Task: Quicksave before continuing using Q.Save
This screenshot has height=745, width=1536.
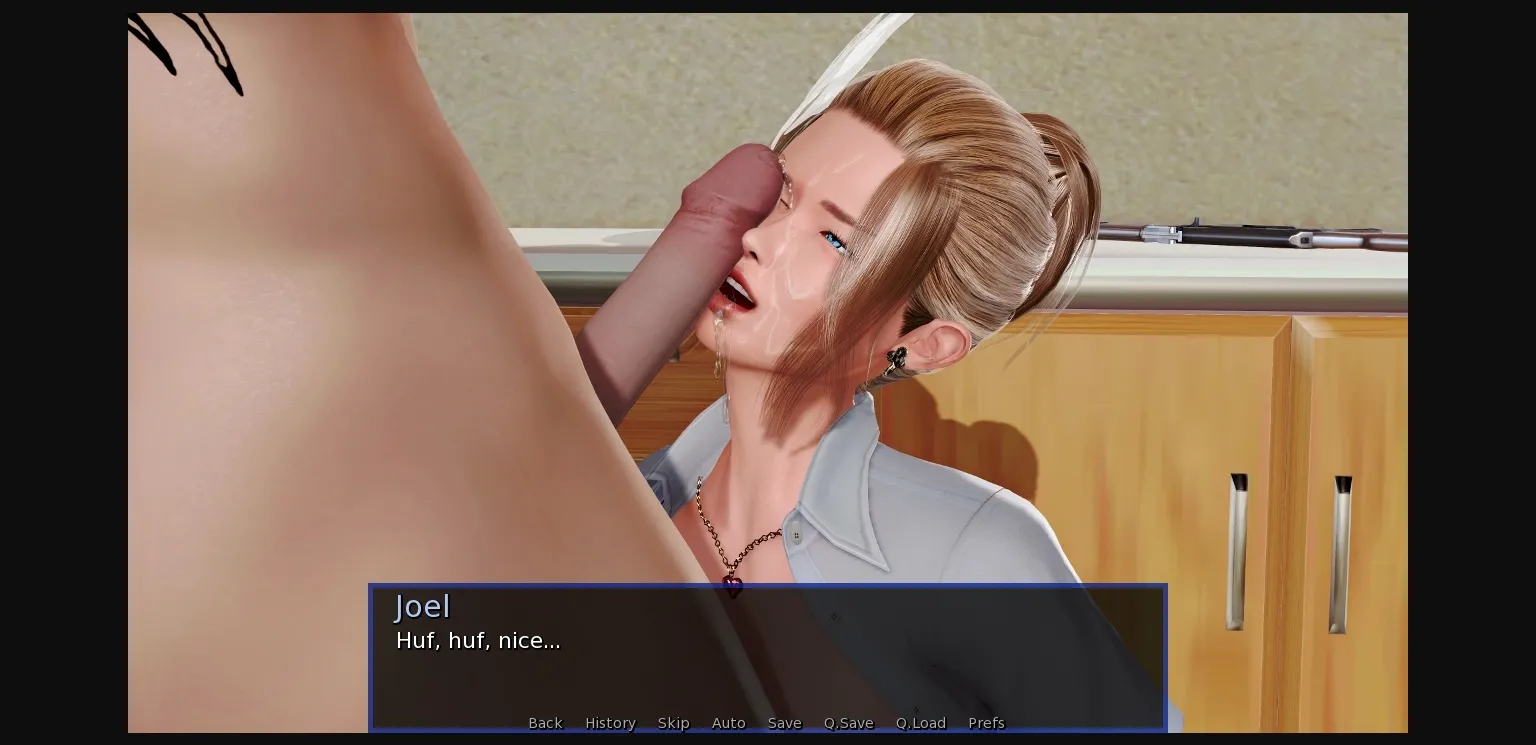Action: (848, 723)
